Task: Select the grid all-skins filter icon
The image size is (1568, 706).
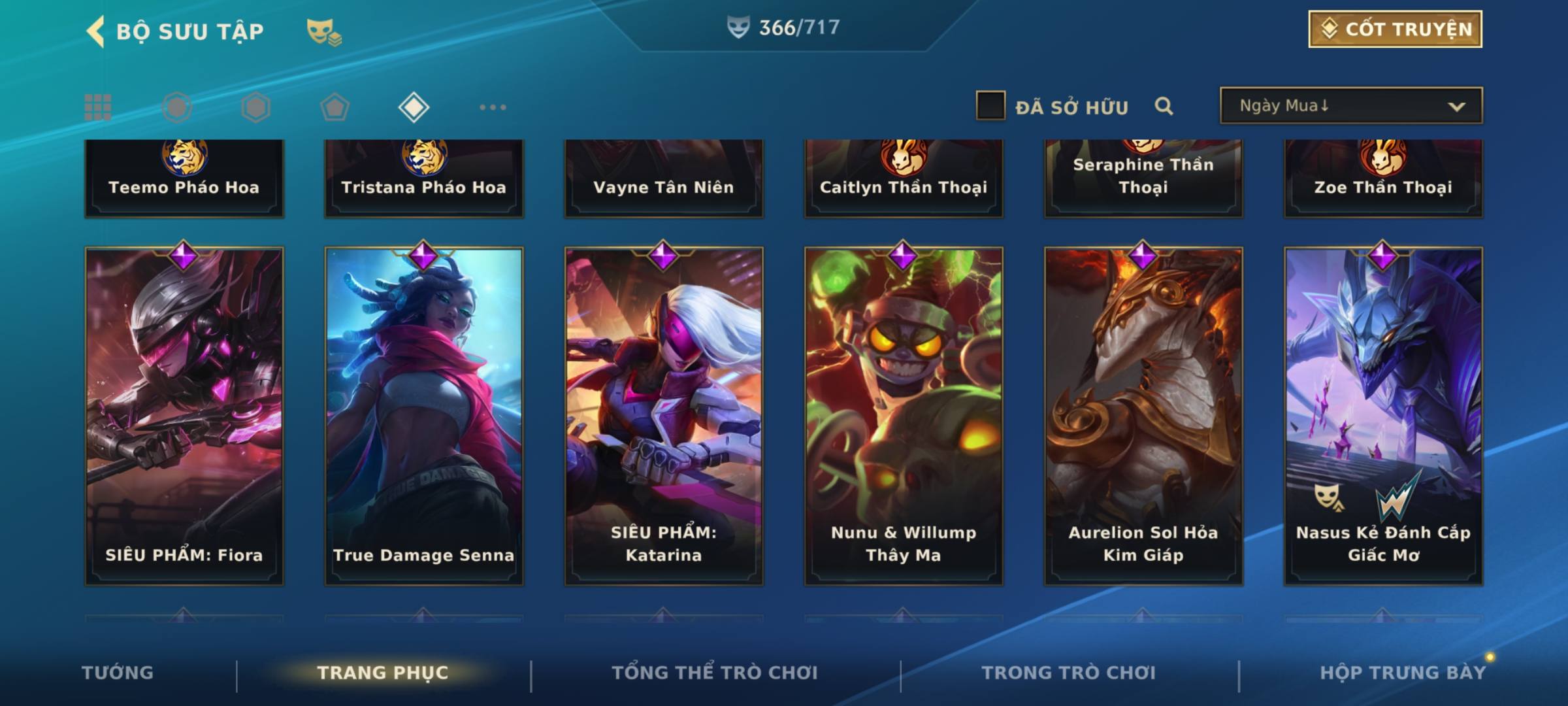Action: (98, 107)
